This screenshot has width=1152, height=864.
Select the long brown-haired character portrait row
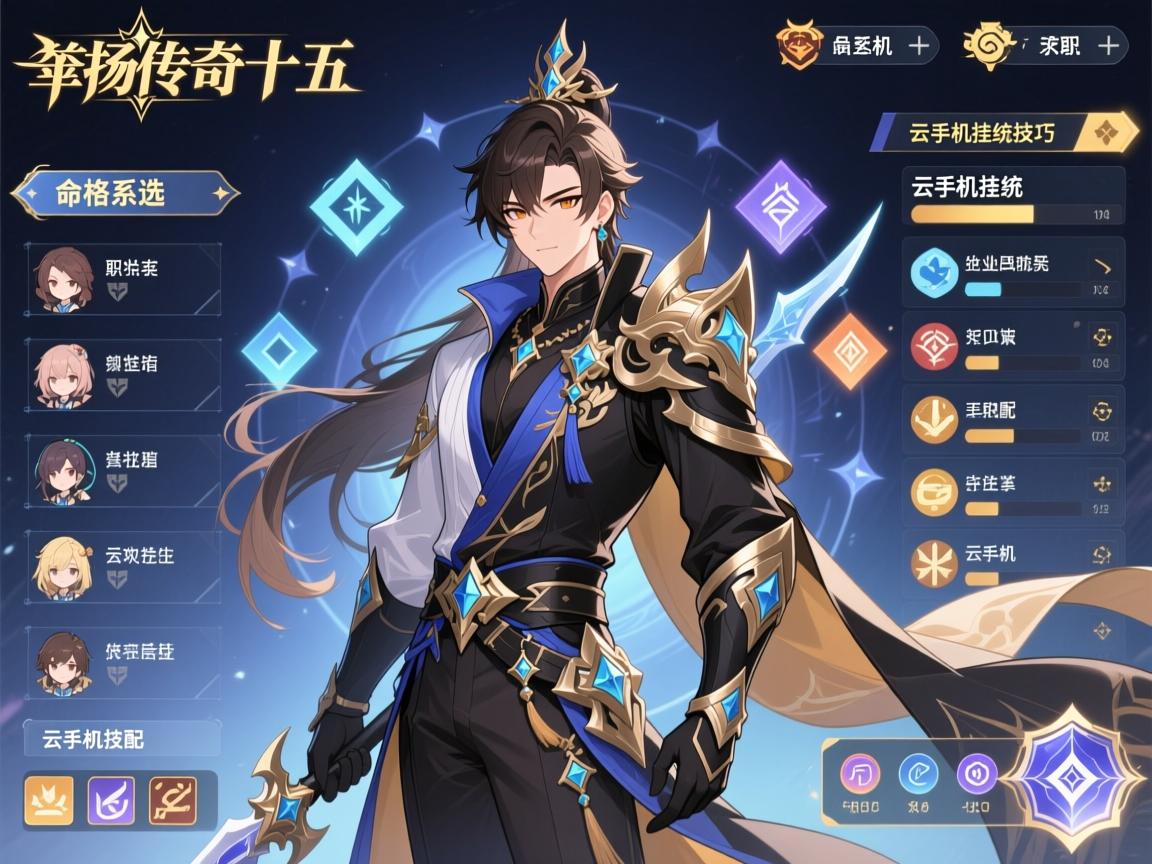pyautogui.click(x=122, y=279)
